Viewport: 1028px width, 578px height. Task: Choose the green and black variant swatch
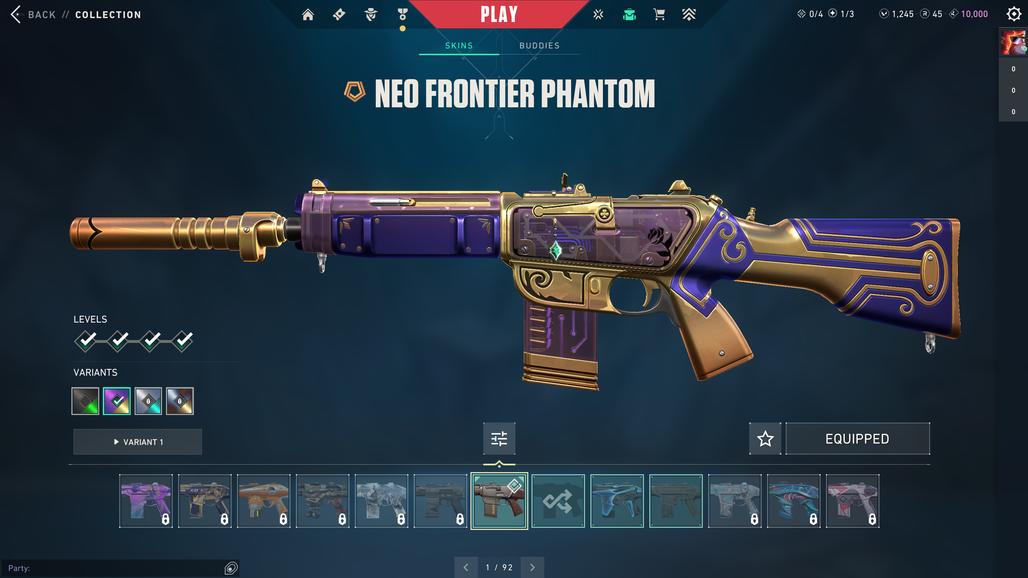[x=86, y=401]
